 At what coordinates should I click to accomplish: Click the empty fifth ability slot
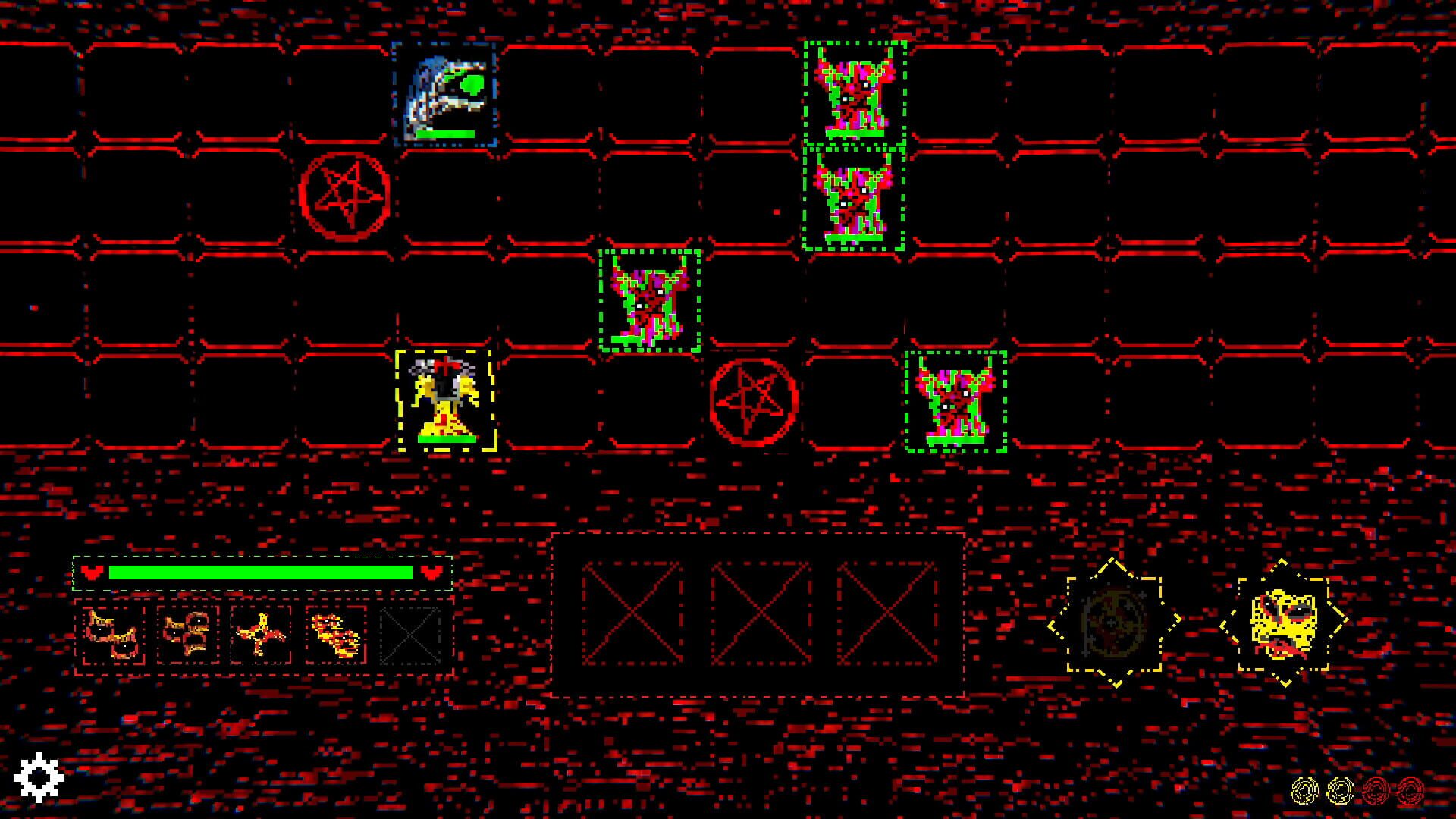click(x=410, y=635)
